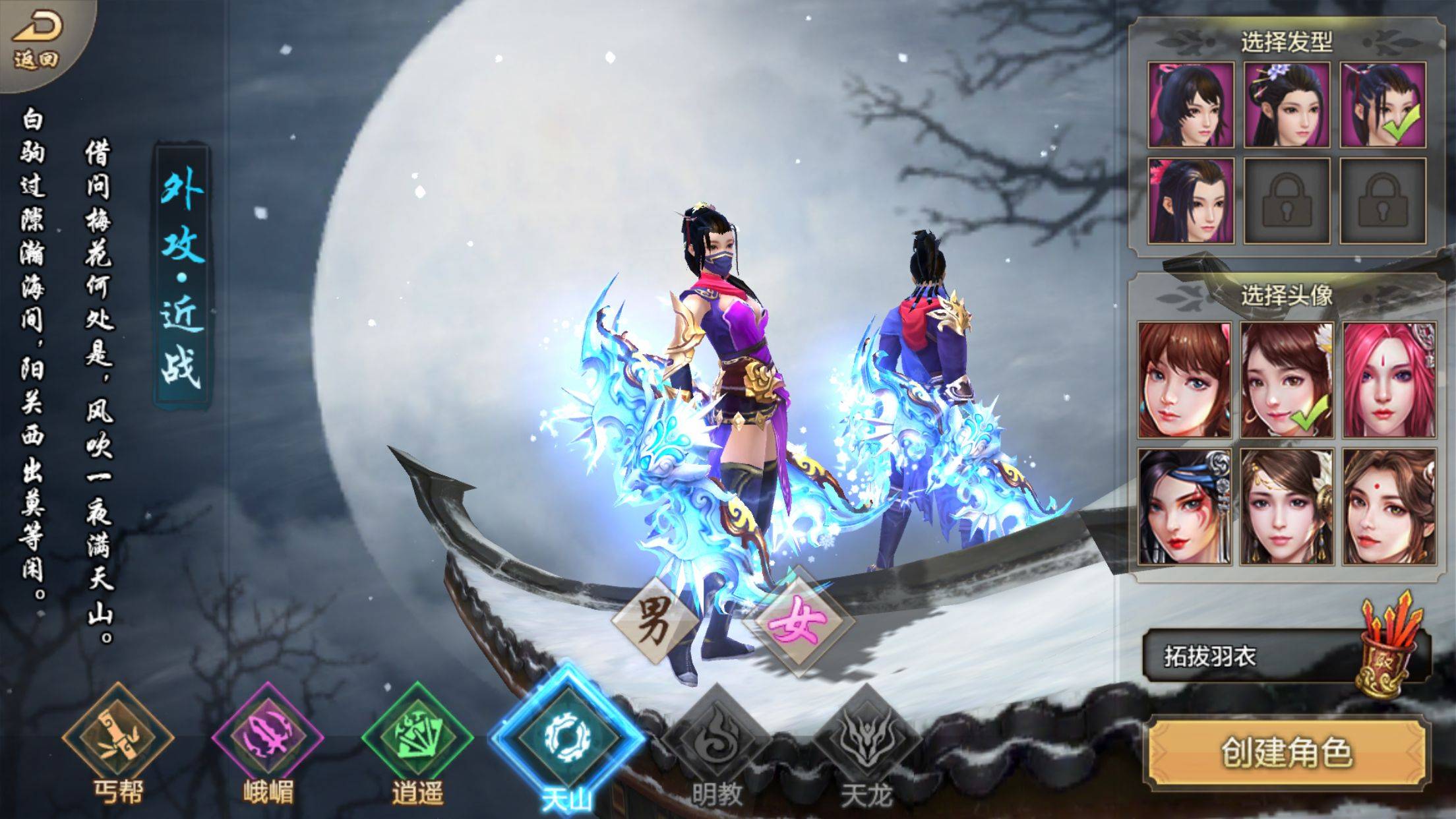Select the checked smiling brunette portrait
The width and height of the screenshot is (1456, 819).
click(1287, 380)
